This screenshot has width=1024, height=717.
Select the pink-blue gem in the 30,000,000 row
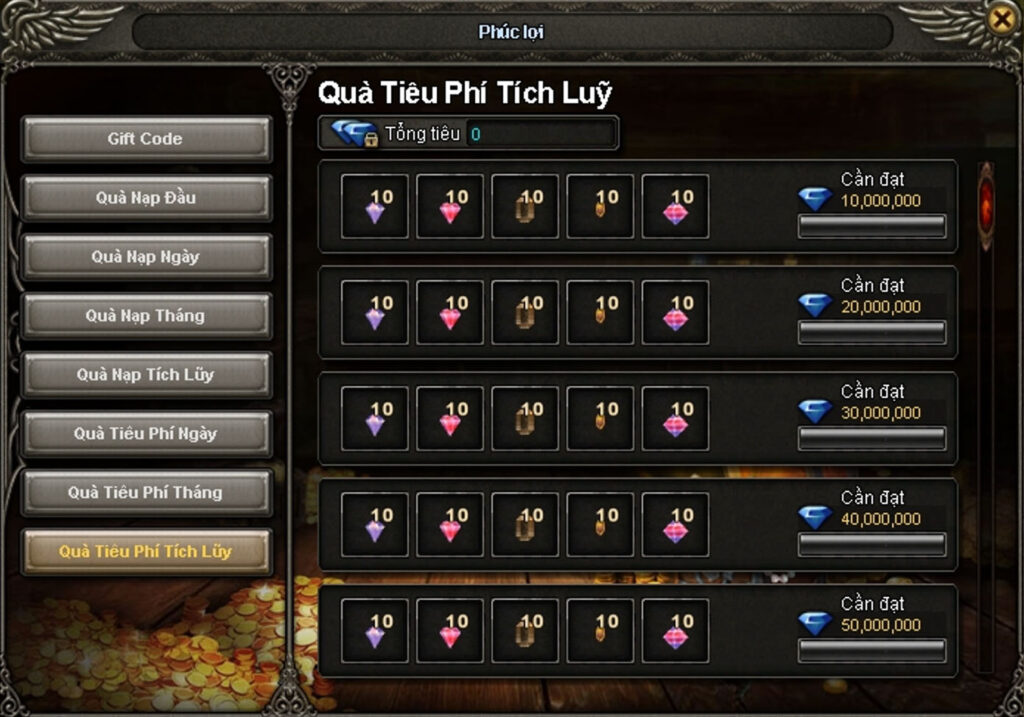pos(675,419)
